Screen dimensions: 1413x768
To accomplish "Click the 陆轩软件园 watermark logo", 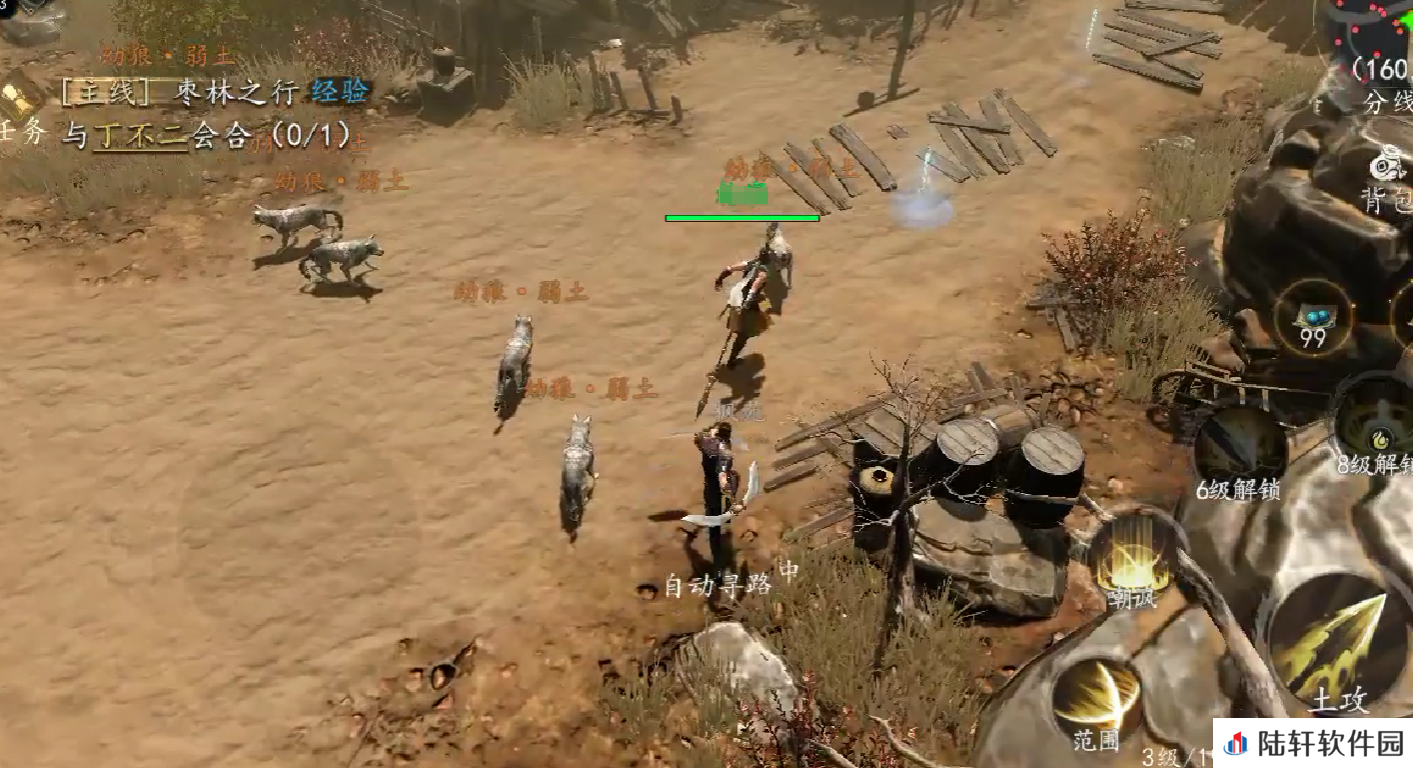I will [x=1314, y=744].
